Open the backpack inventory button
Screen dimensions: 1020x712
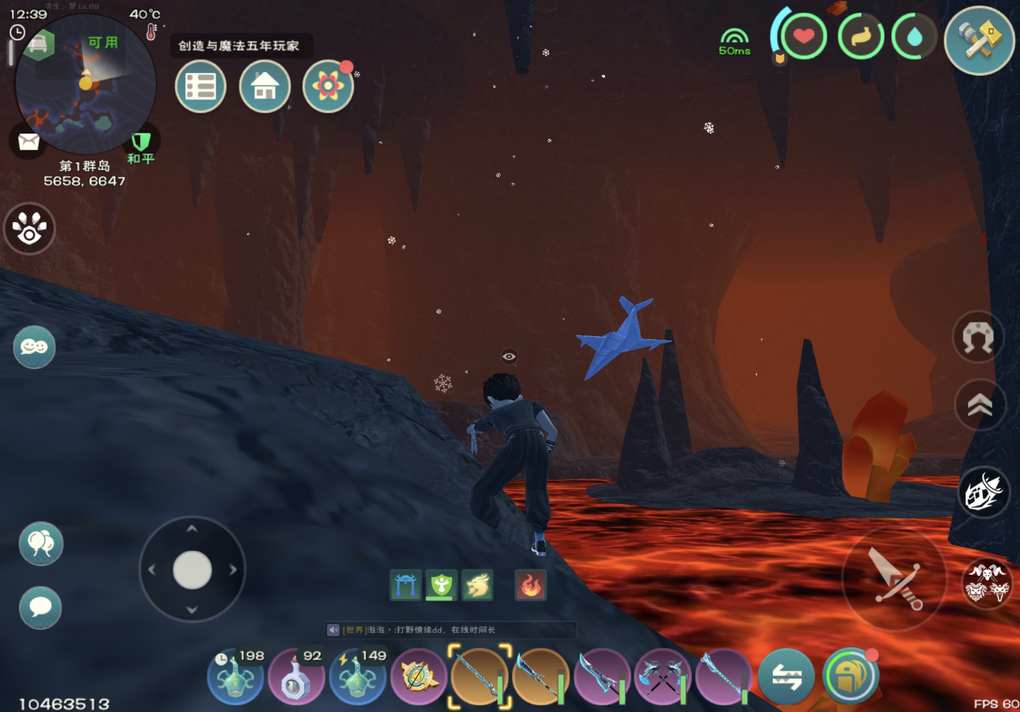point(851,677)
